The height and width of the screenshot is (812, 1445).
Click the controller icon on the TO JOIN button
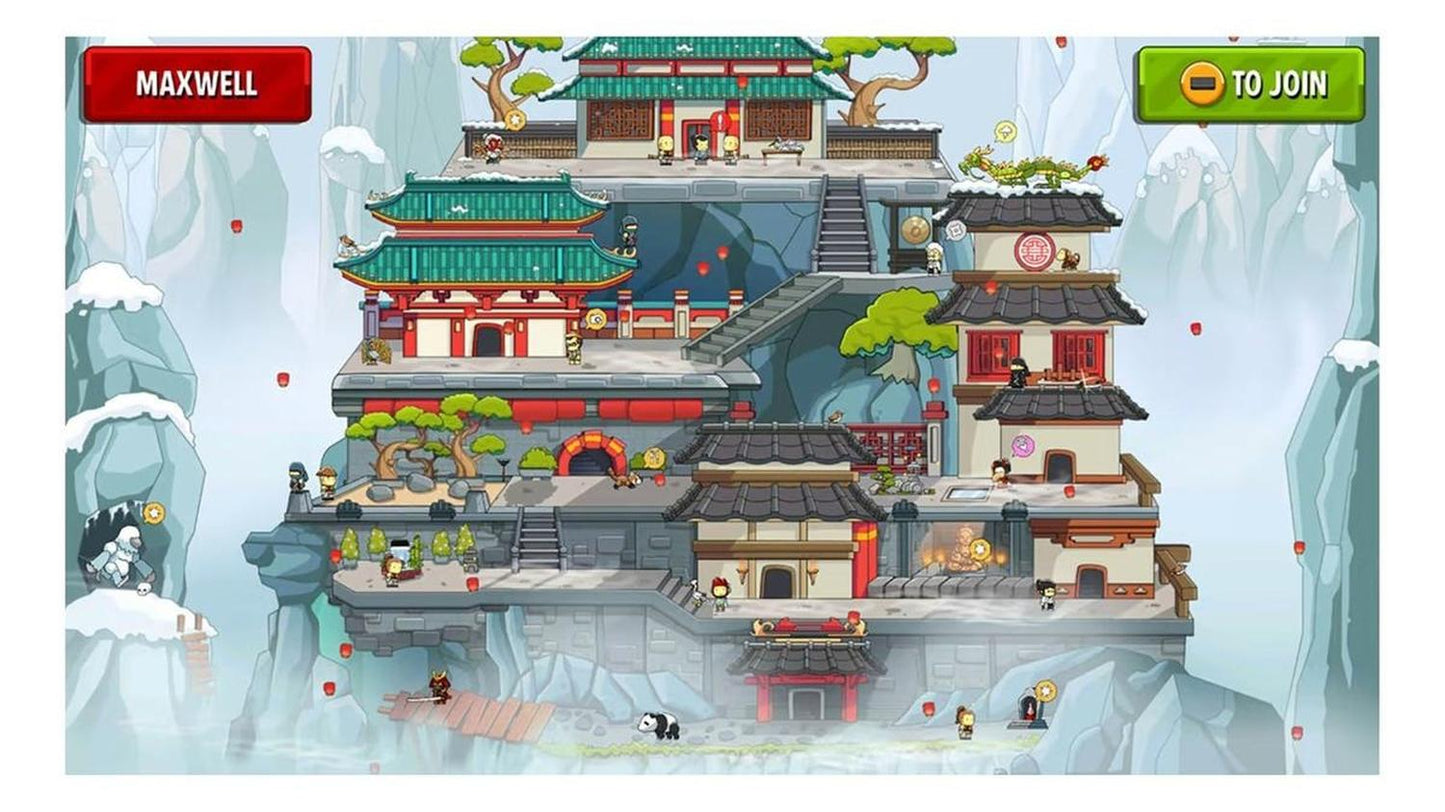point(1201,84)
